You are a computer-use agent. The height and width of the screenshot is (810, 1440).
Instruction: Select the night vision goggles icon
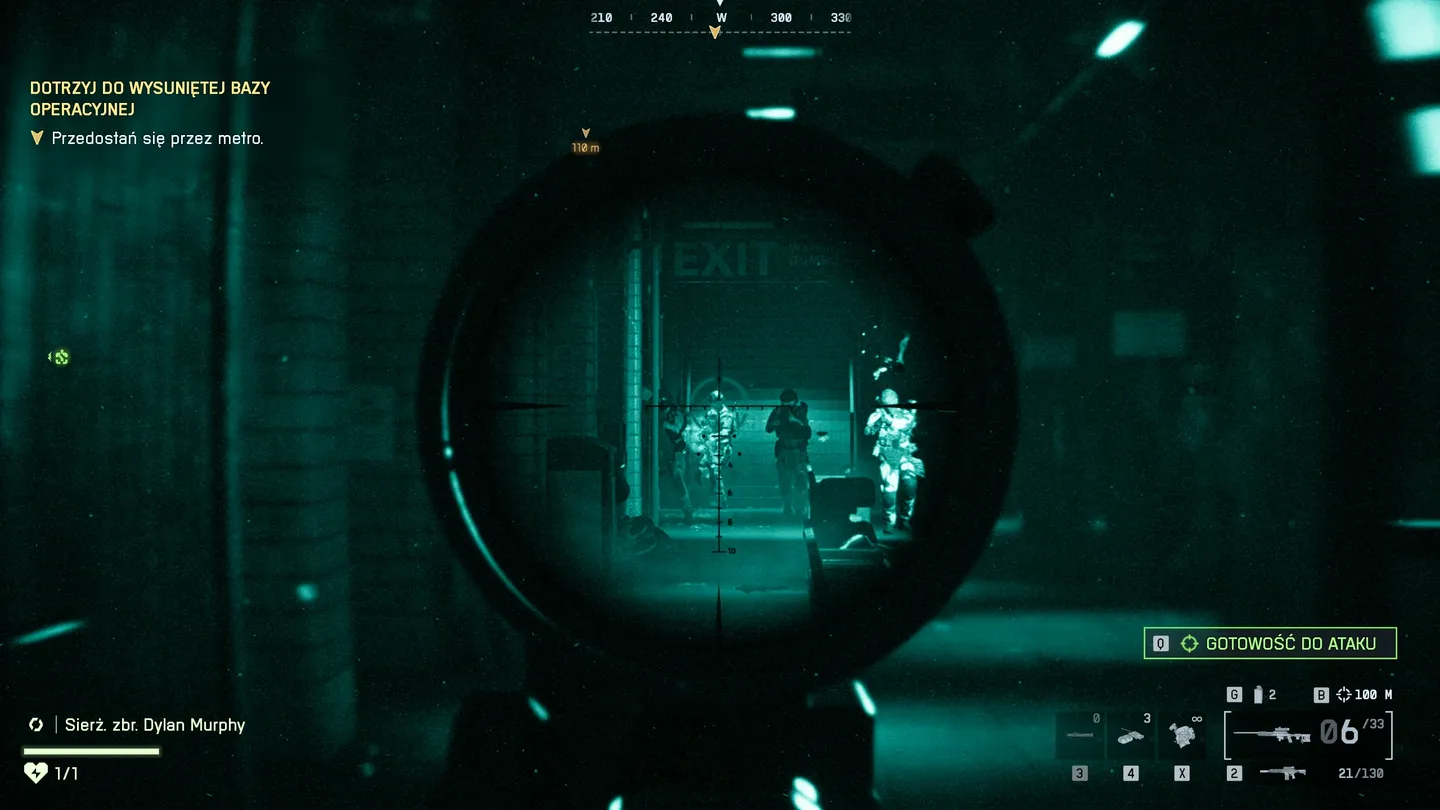coord(1181,733)
